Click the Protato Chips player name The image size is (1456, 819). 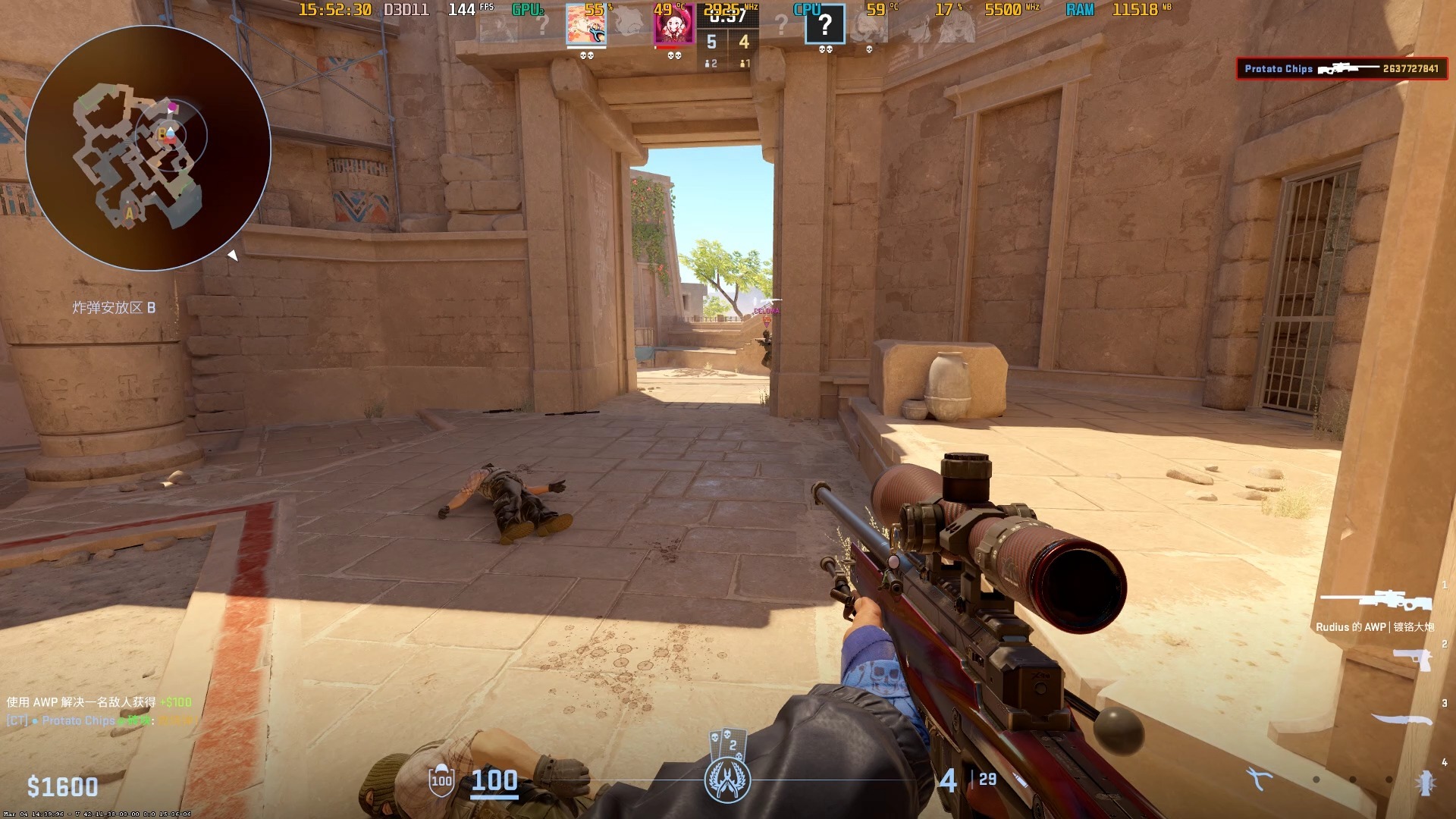pos(1278,68)
